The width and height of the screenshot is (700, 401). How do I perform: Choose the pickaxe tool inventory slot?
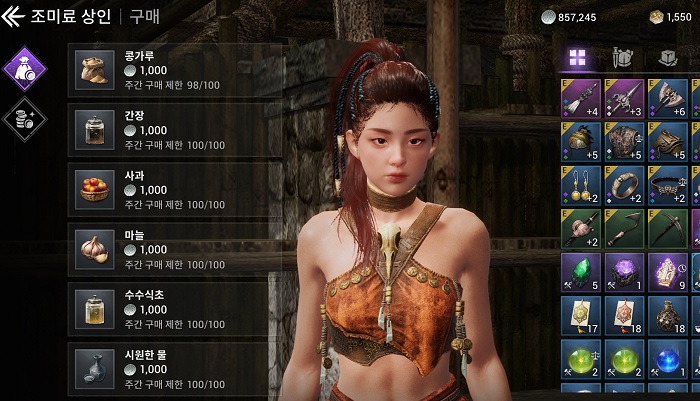click(667, 229)
